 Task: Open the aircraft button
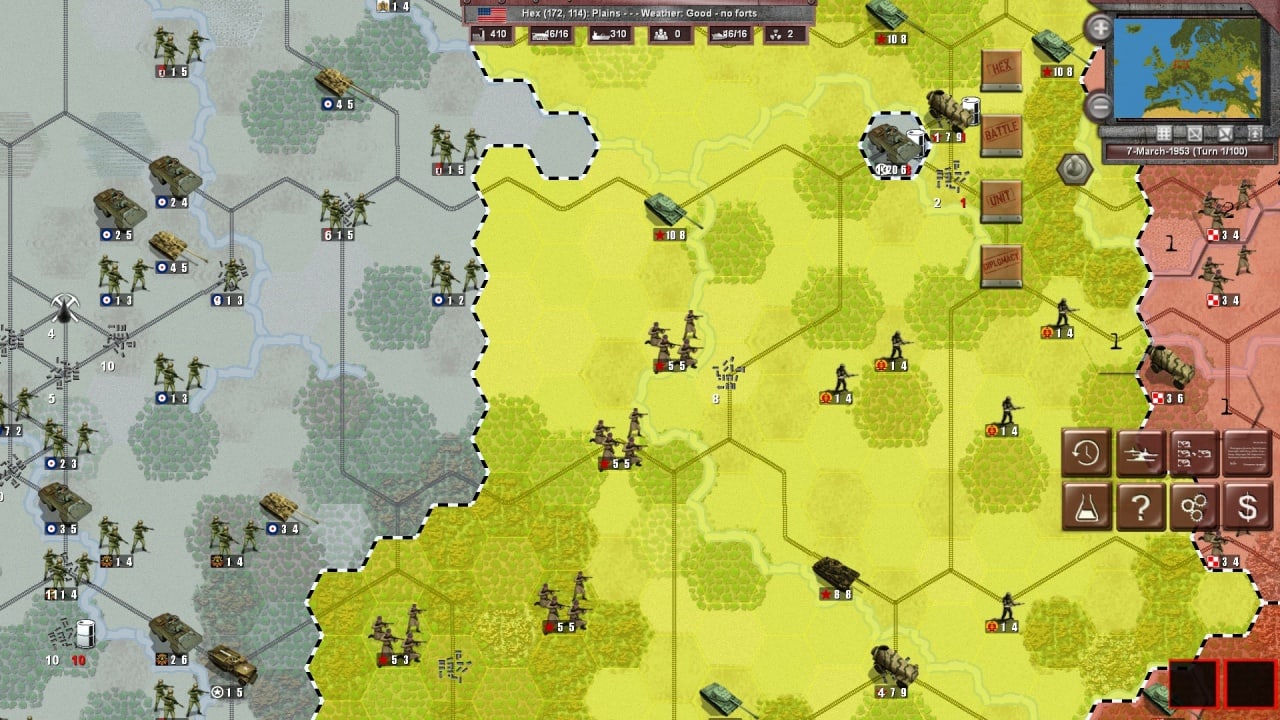click(1140, 454)
